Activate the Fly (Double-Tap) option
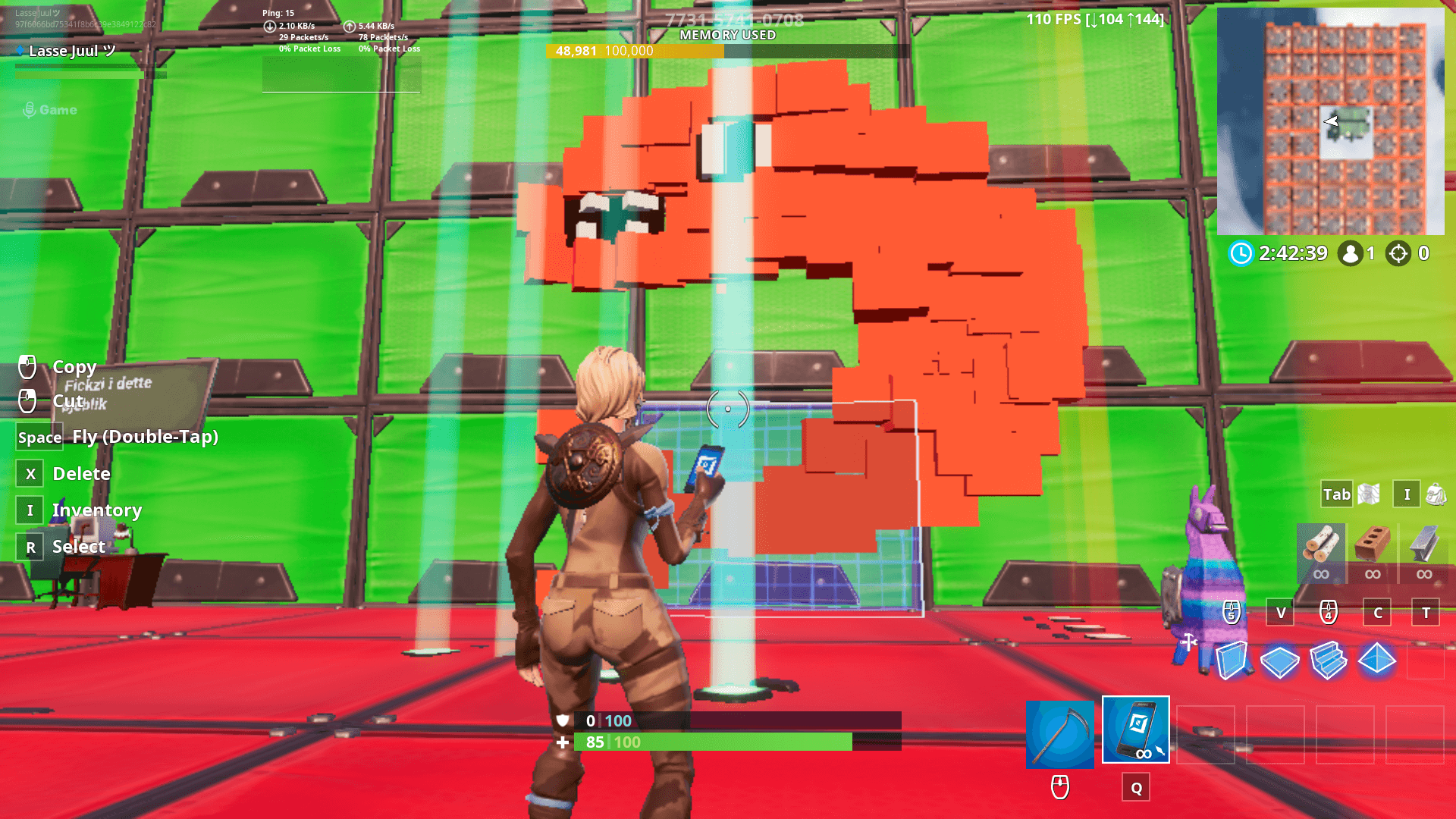This screenshot has height=819, width=1456. coord(145,437)
